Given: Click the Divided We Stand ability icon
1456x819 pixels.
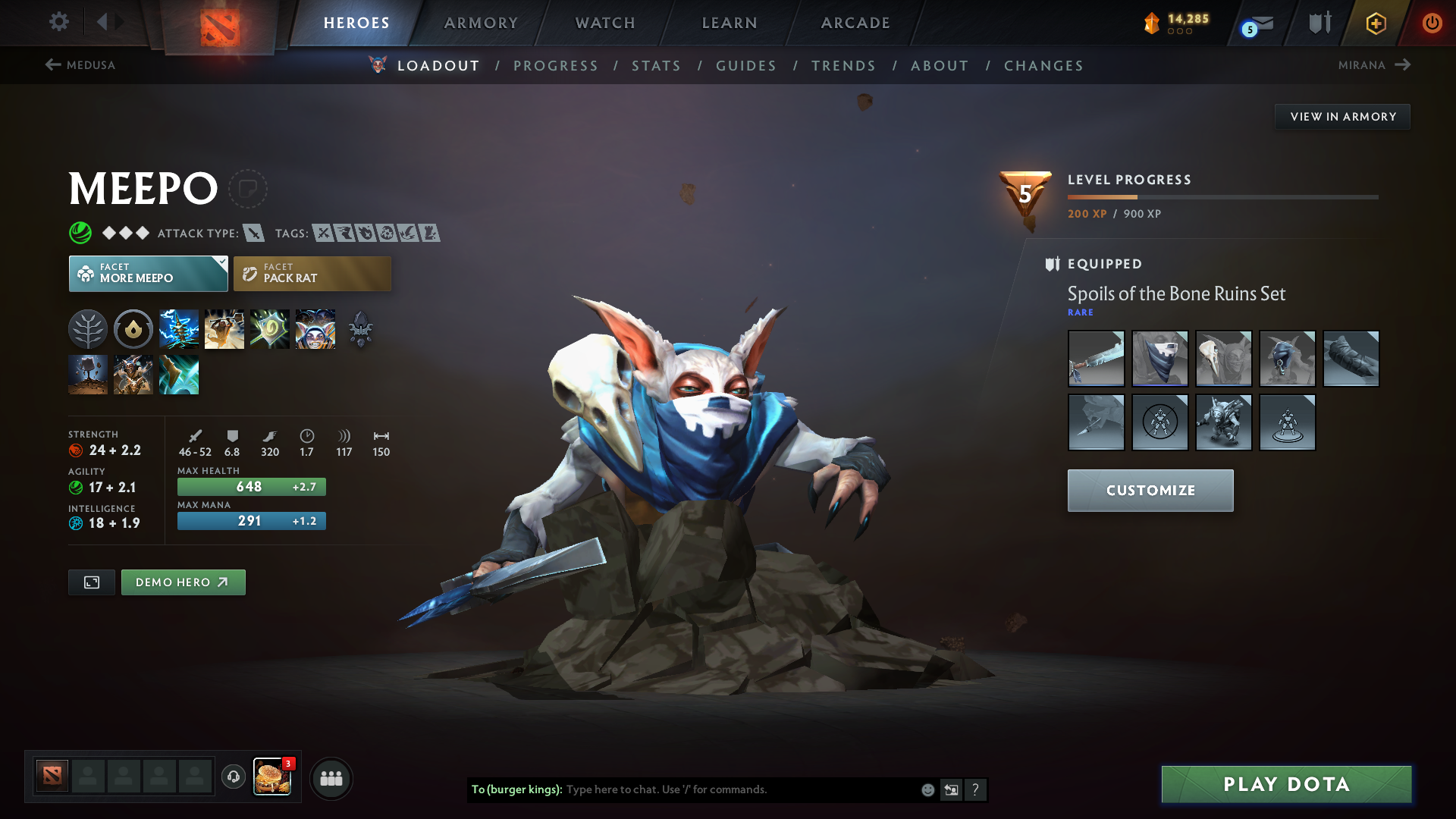Looking at the screenshot, I should 315,328.
